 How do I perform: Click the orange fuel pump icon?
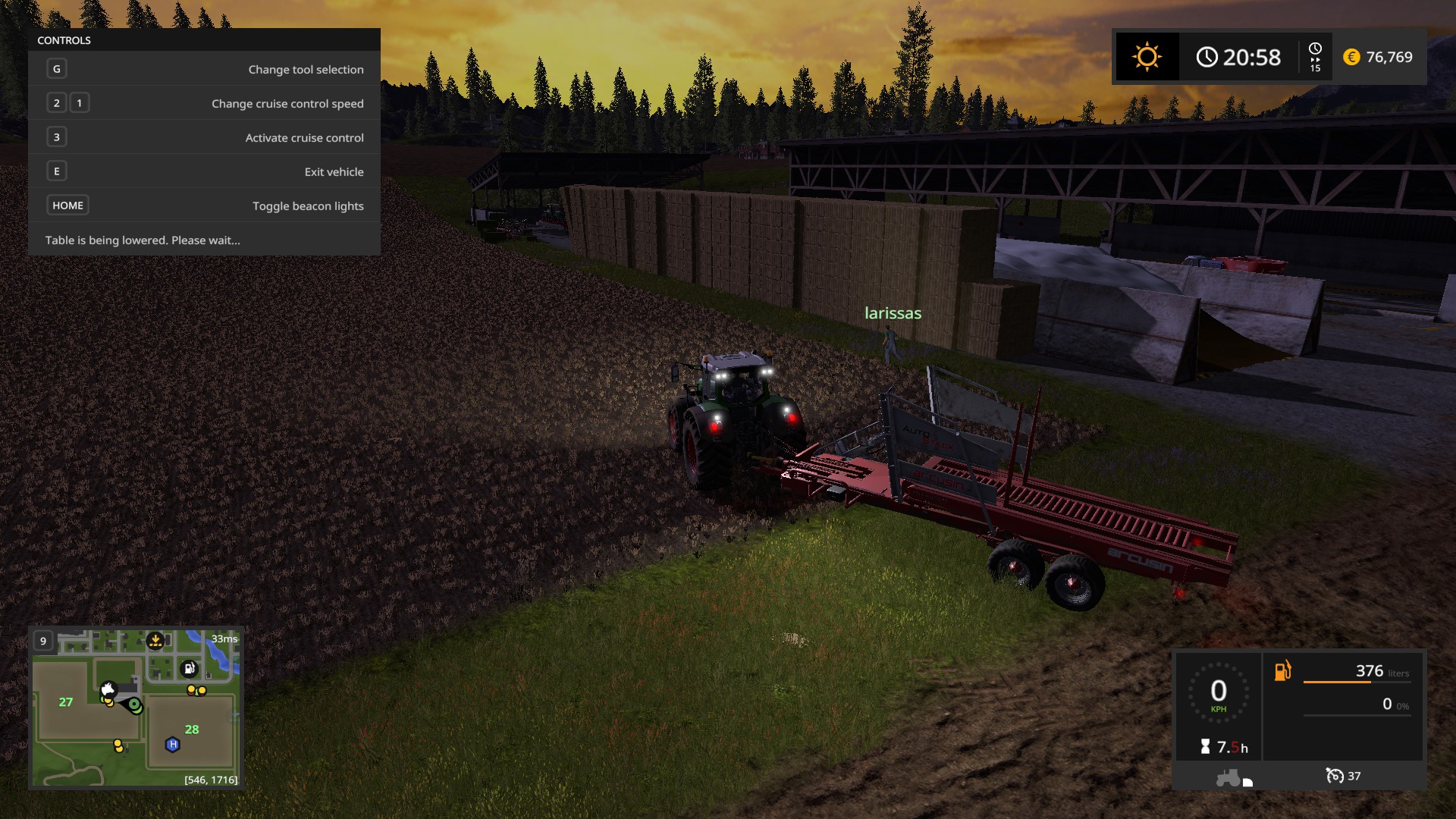coord(1282,670)
